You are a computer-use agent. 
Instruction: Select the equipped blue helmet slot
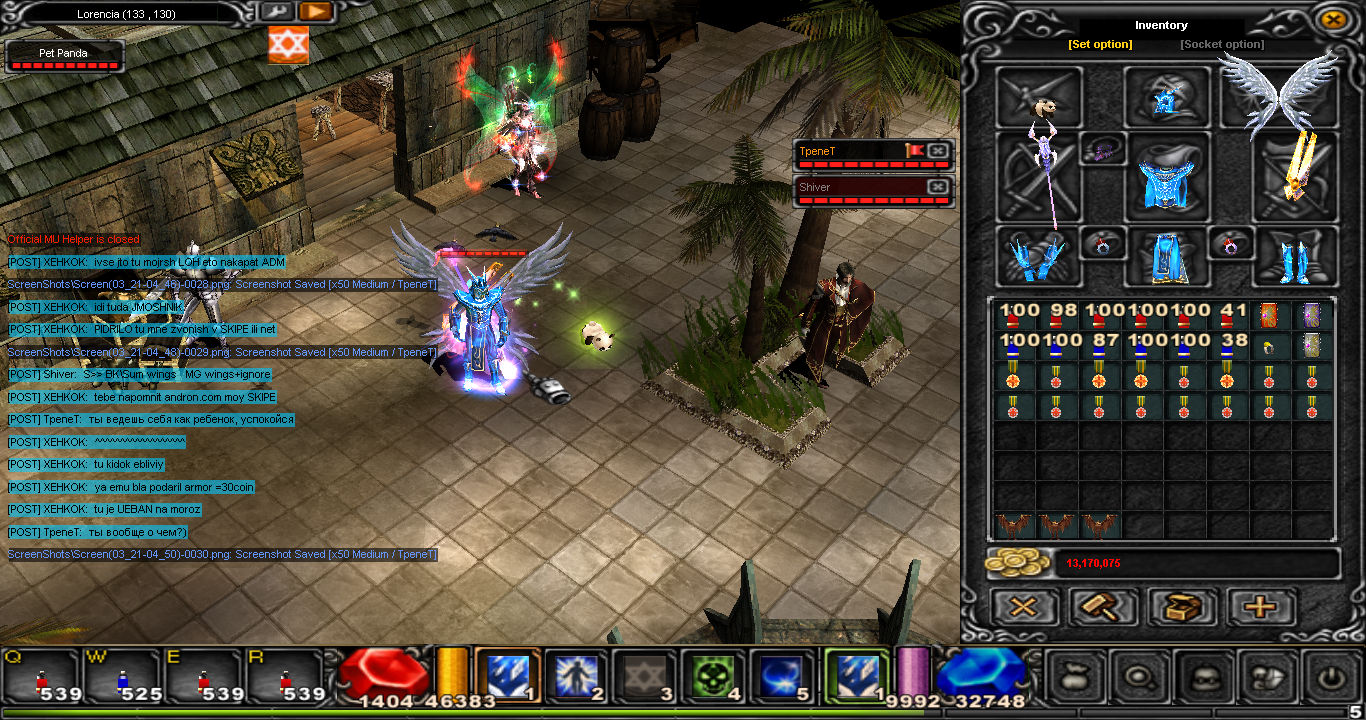[x=1166, y=98]
